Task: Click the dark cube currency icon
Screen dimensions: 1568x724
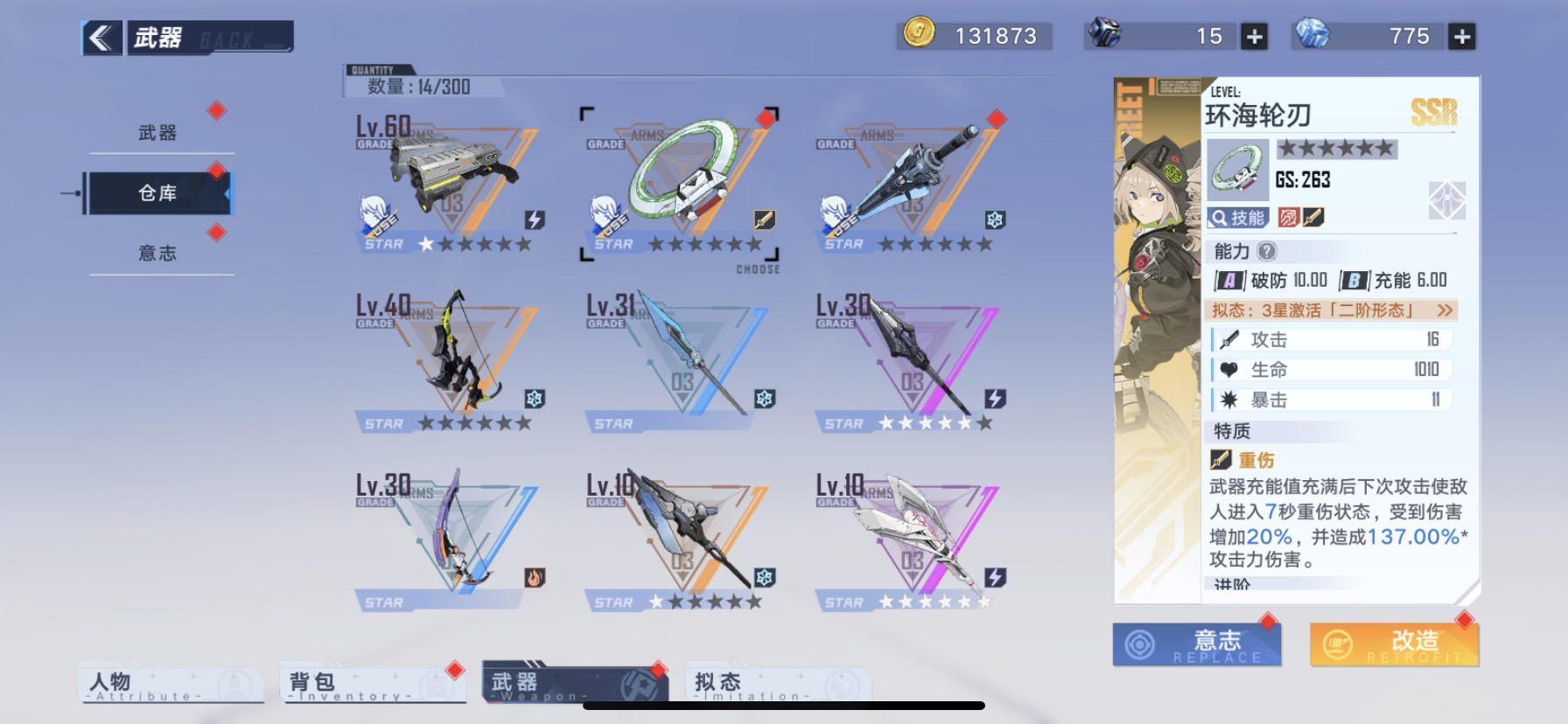Action: point(1104,36)
